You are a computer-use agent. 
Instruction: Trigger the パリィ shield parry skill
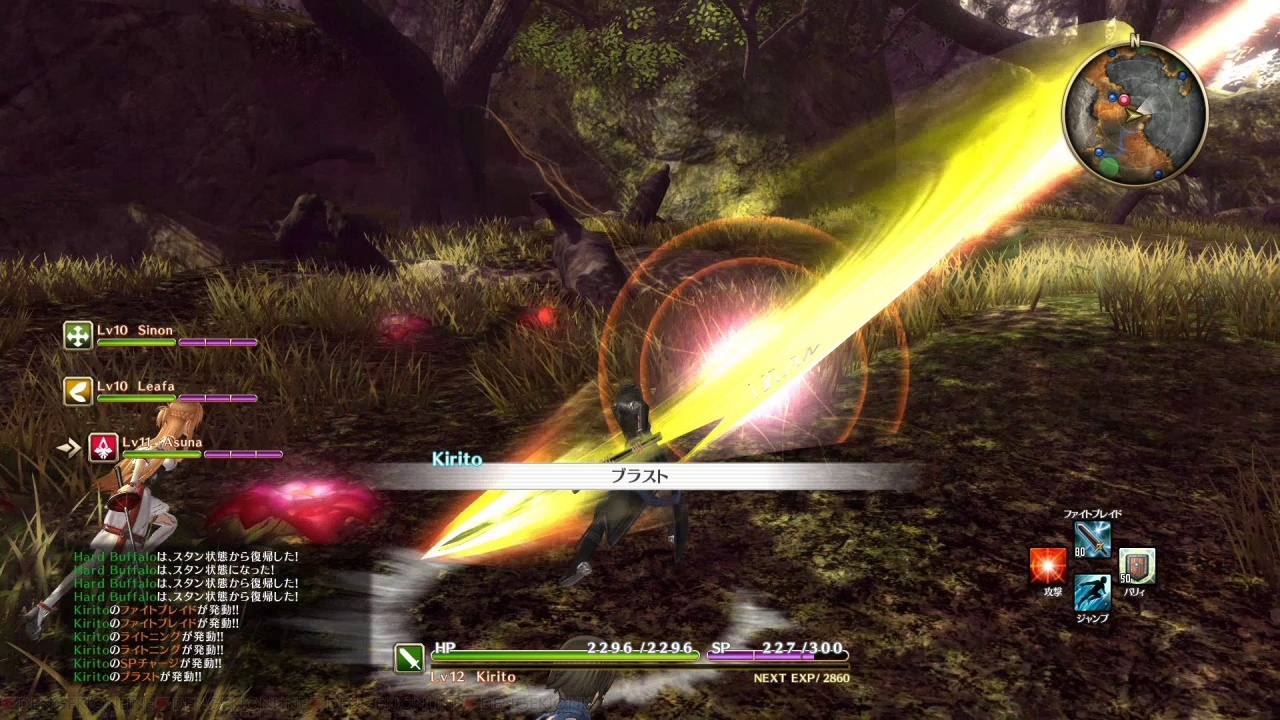click(x=1136, y=566)
